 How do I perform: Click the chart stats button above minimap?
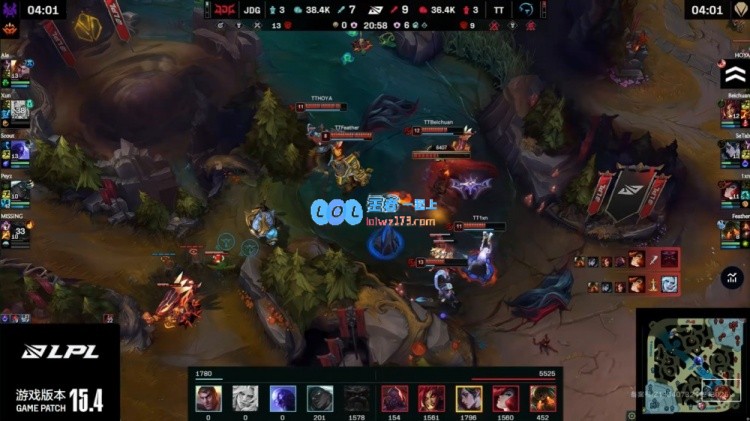click(735, 277)
